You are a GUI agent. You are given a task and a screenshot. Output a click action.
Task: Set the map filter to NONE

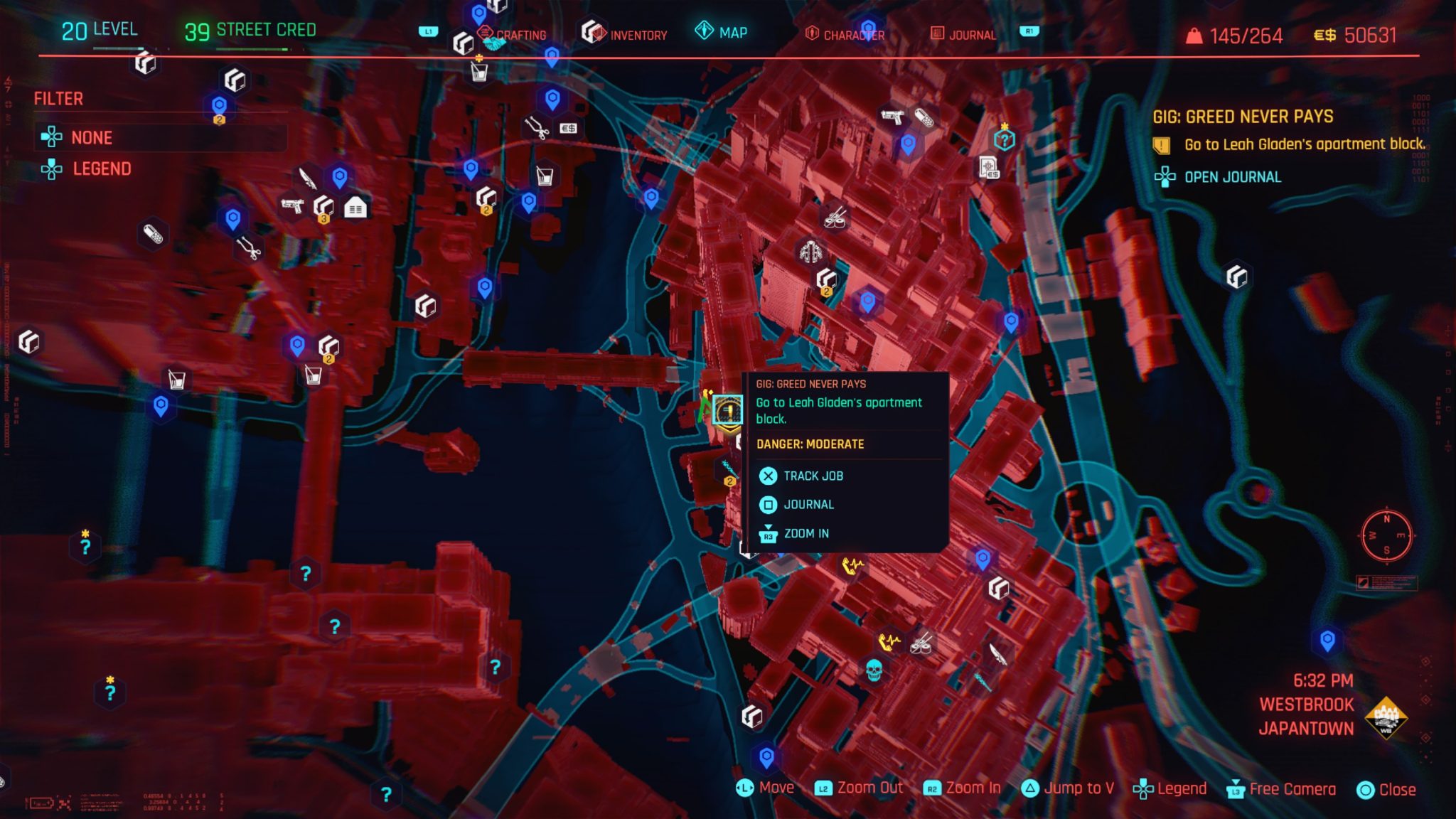click(91, 137)
